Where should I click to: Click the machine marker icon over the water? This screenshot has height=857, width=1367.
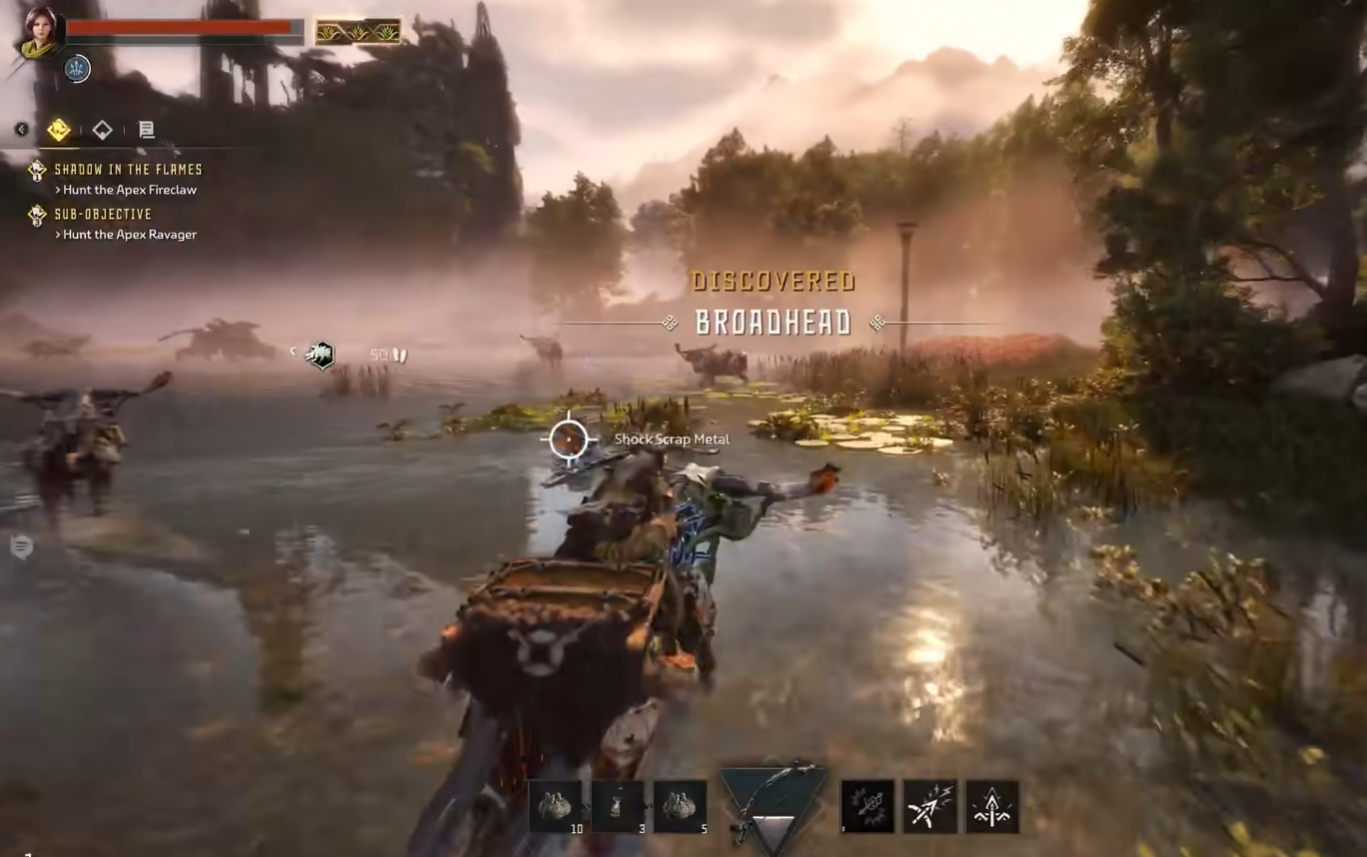[321, 354]
